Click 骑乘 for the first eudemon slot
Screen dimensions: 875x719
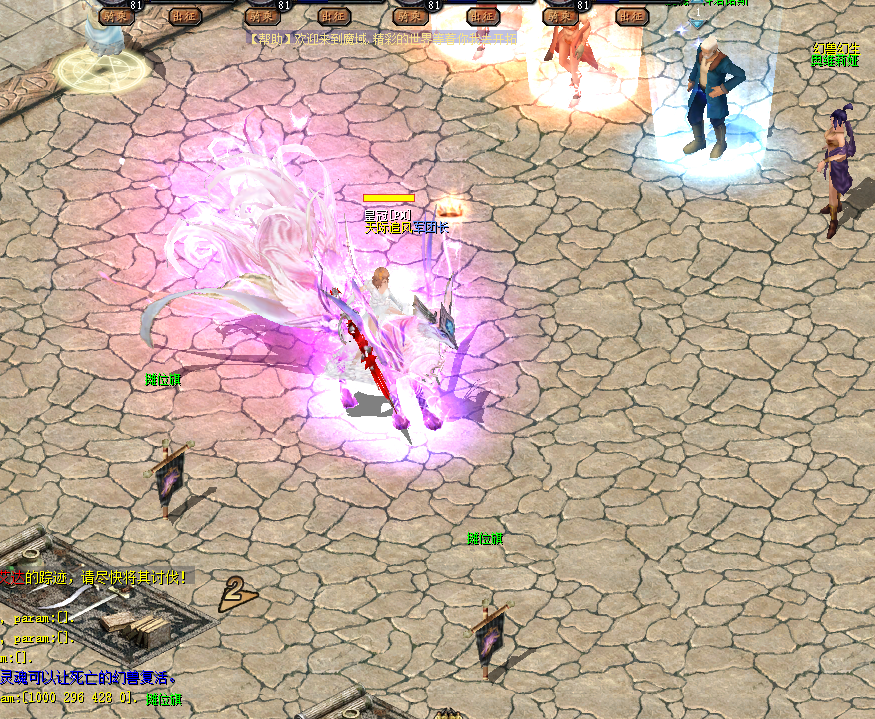coord(116,16)
